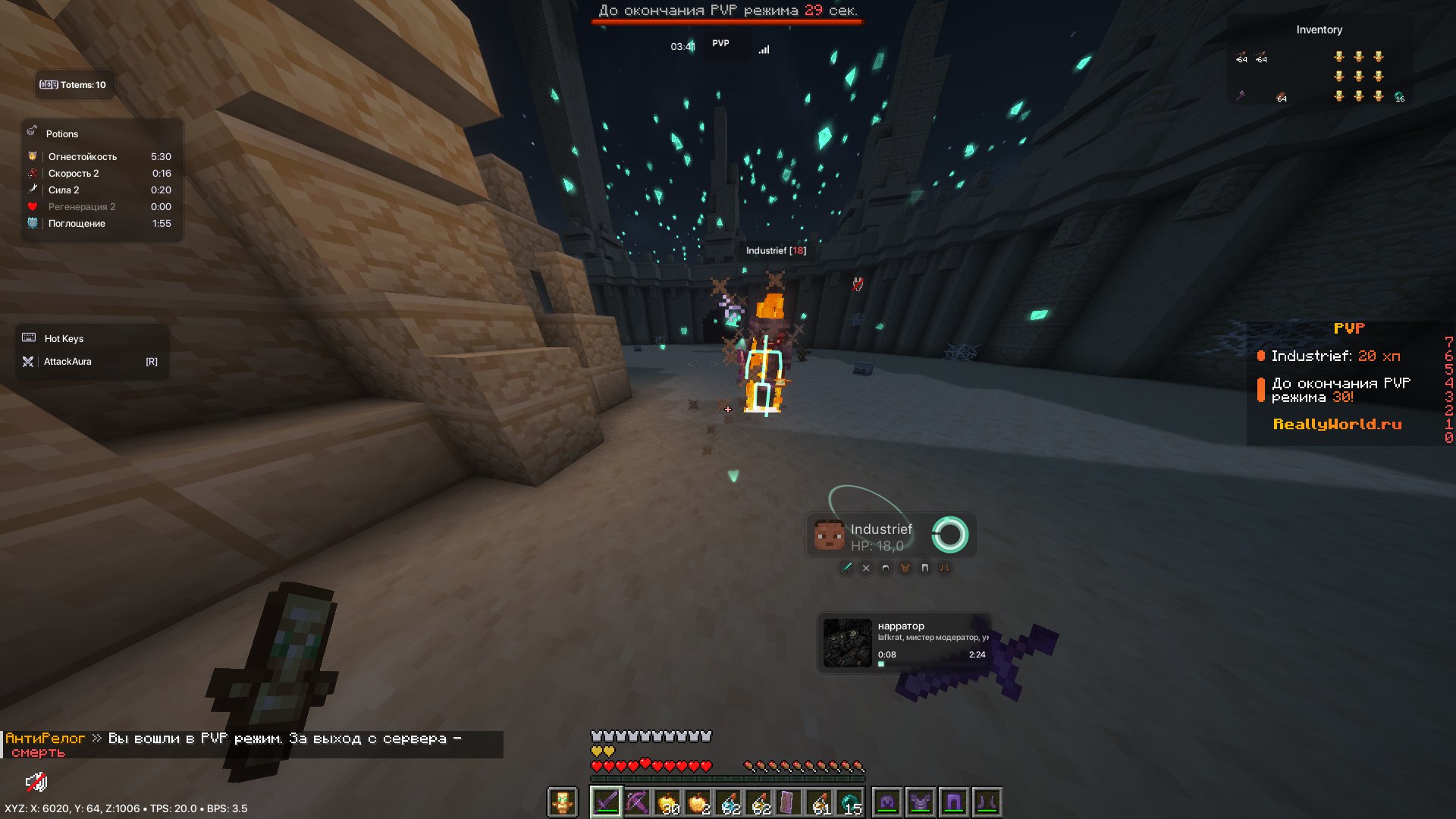Screen dimensions: 1456x819
Task: Select the netherite sword in the hotbar
Action: pyautogui.click(x=607, y=800)
